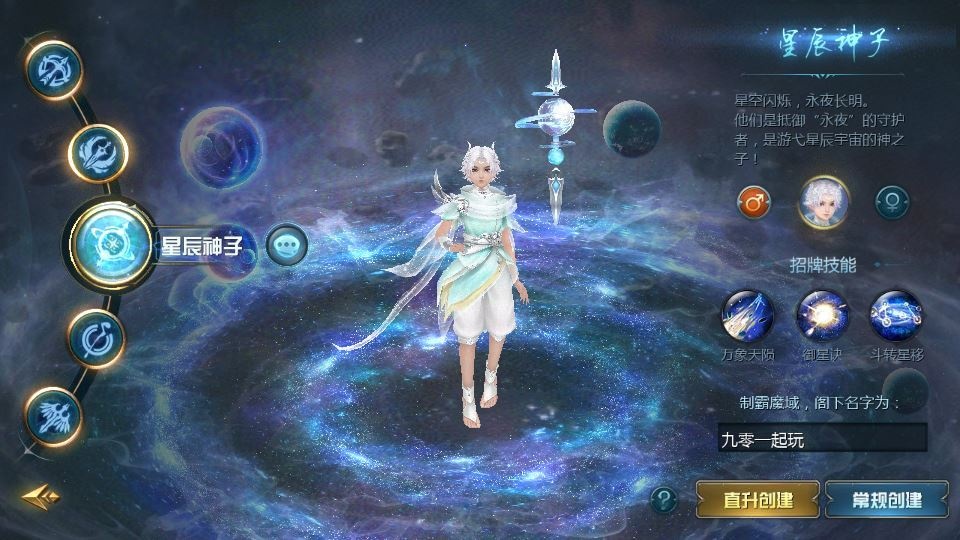The height and width of the screenshot is (540, 960).
Task: Click the white-haired character portrait
Action: pos(823,201)
